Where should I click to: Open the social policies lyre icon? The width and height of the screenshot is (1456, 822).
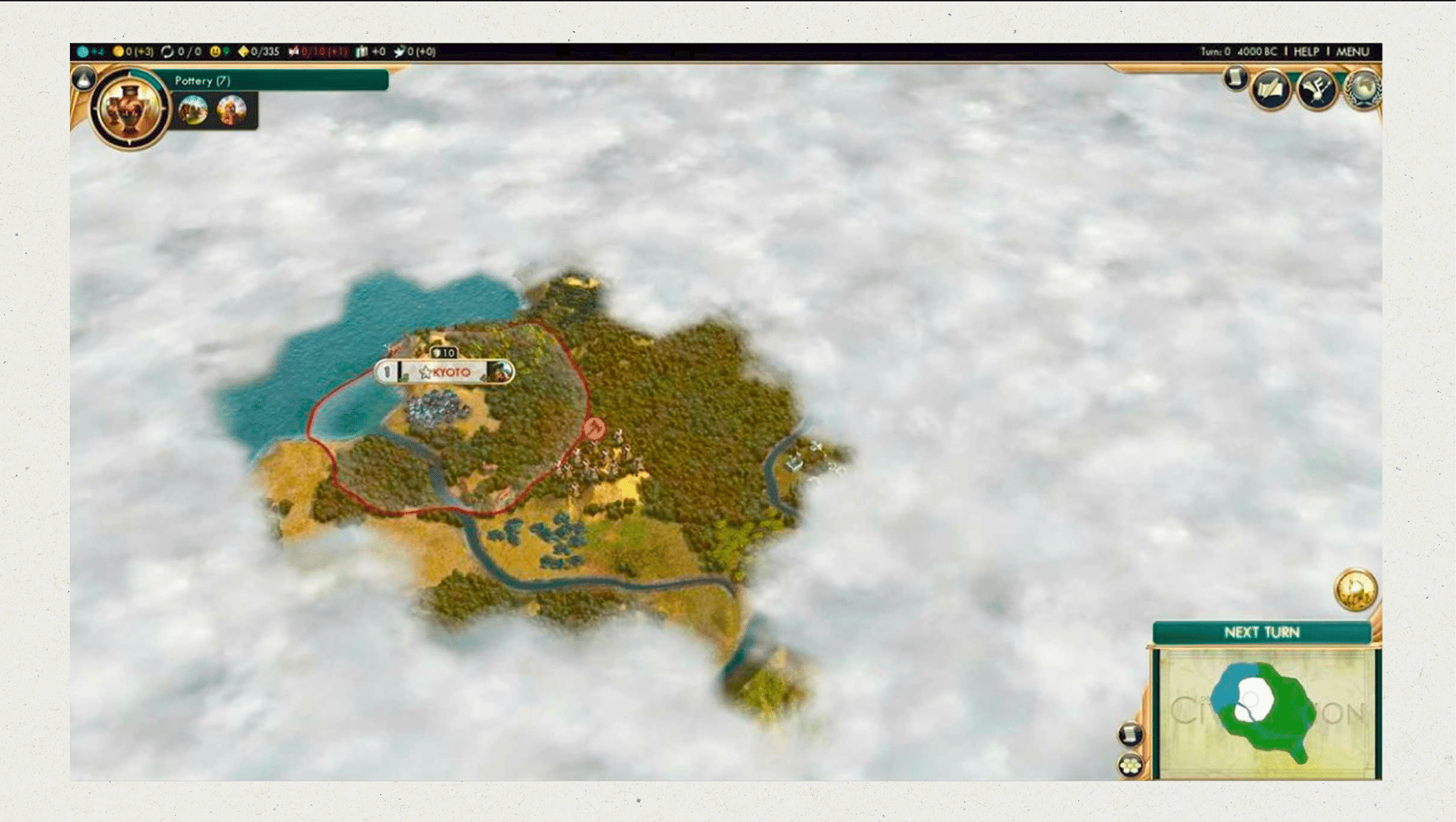coord(1316,89)
